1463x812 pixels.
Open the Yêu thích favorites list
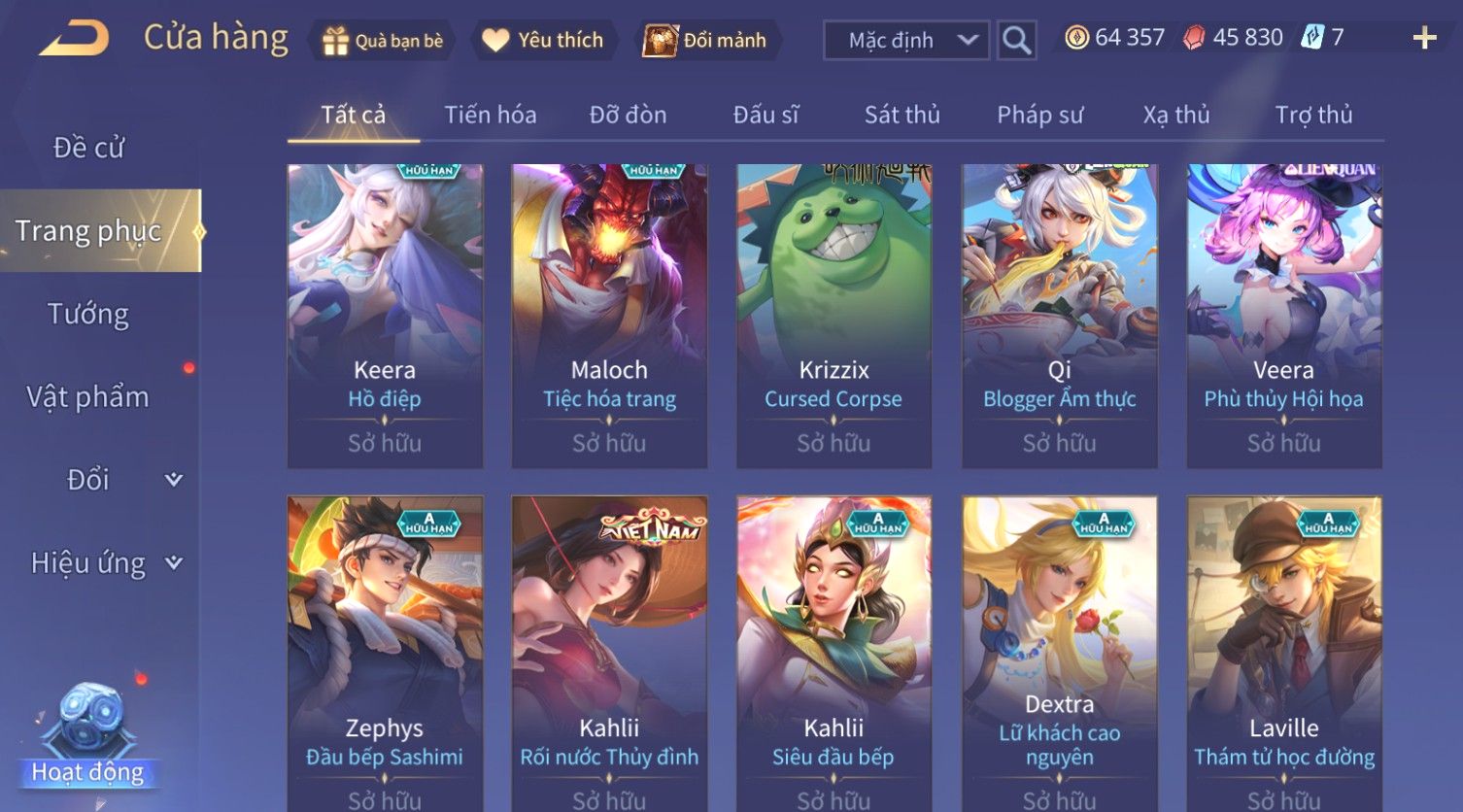coord(544,41)
